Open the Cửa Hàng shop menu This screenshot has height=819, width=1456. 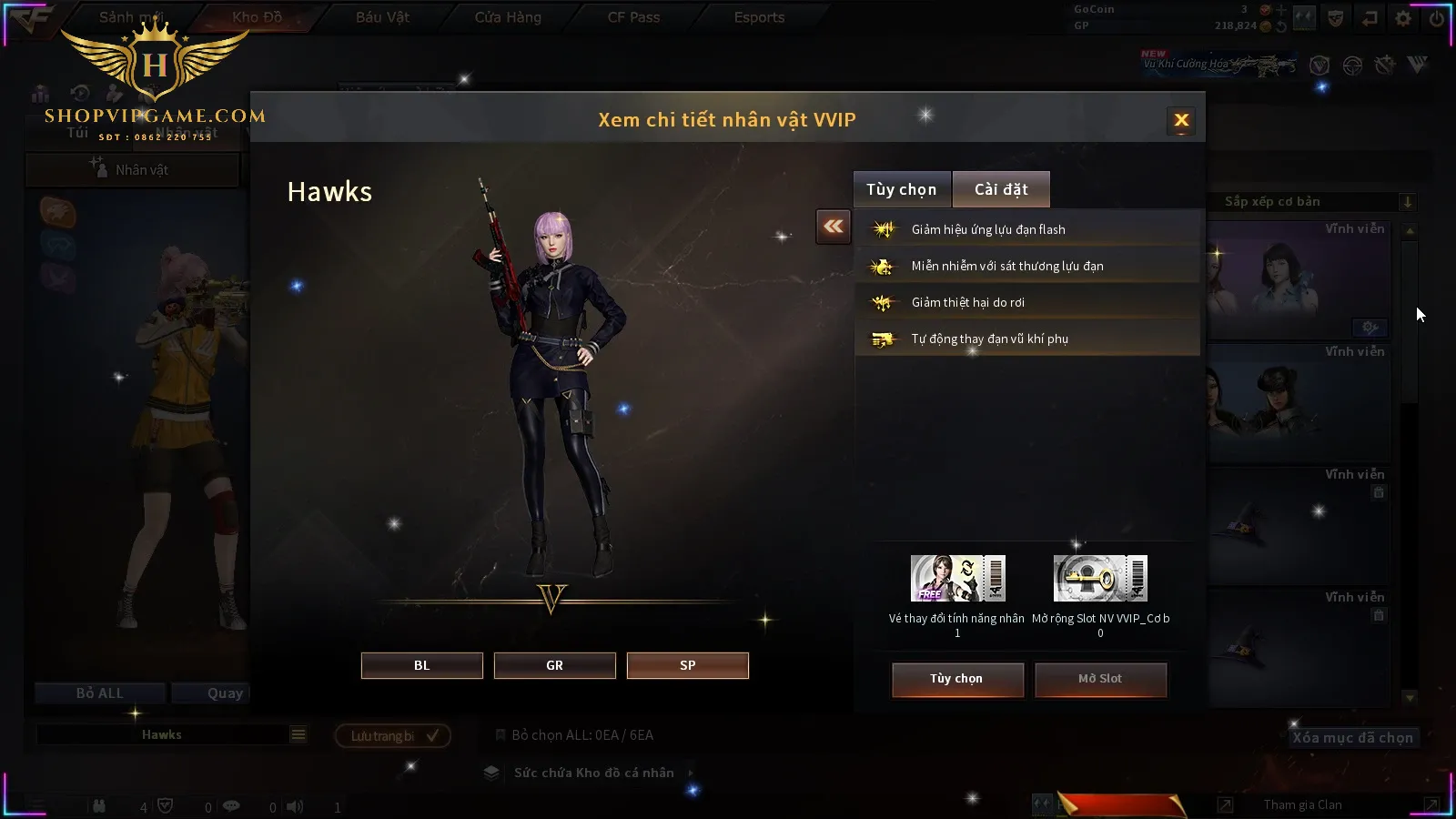coord(508,17)
